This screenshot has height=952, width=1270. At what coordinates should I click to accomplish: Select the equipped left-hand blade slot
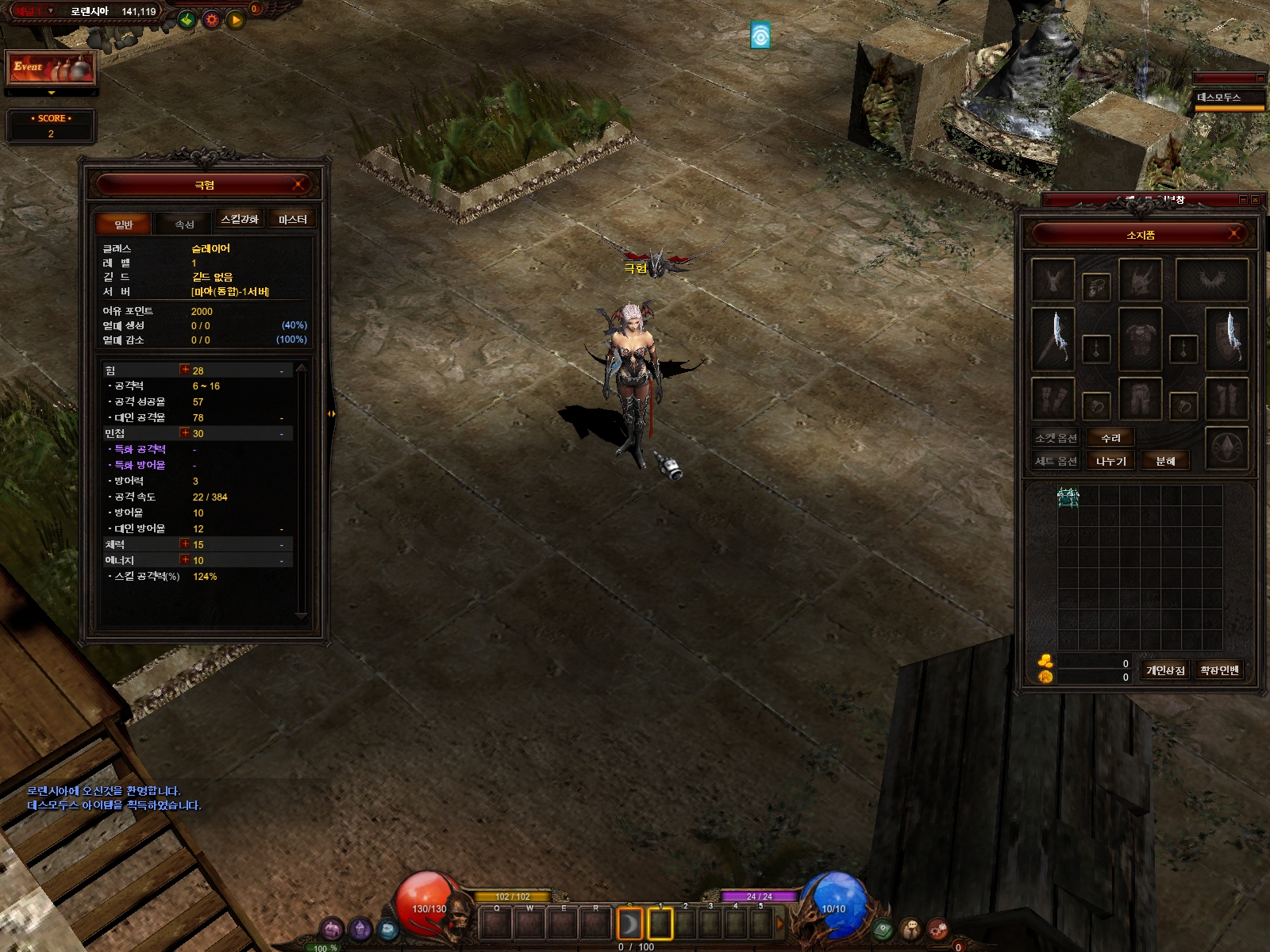pyautogui.click(x=1053, y=339)
